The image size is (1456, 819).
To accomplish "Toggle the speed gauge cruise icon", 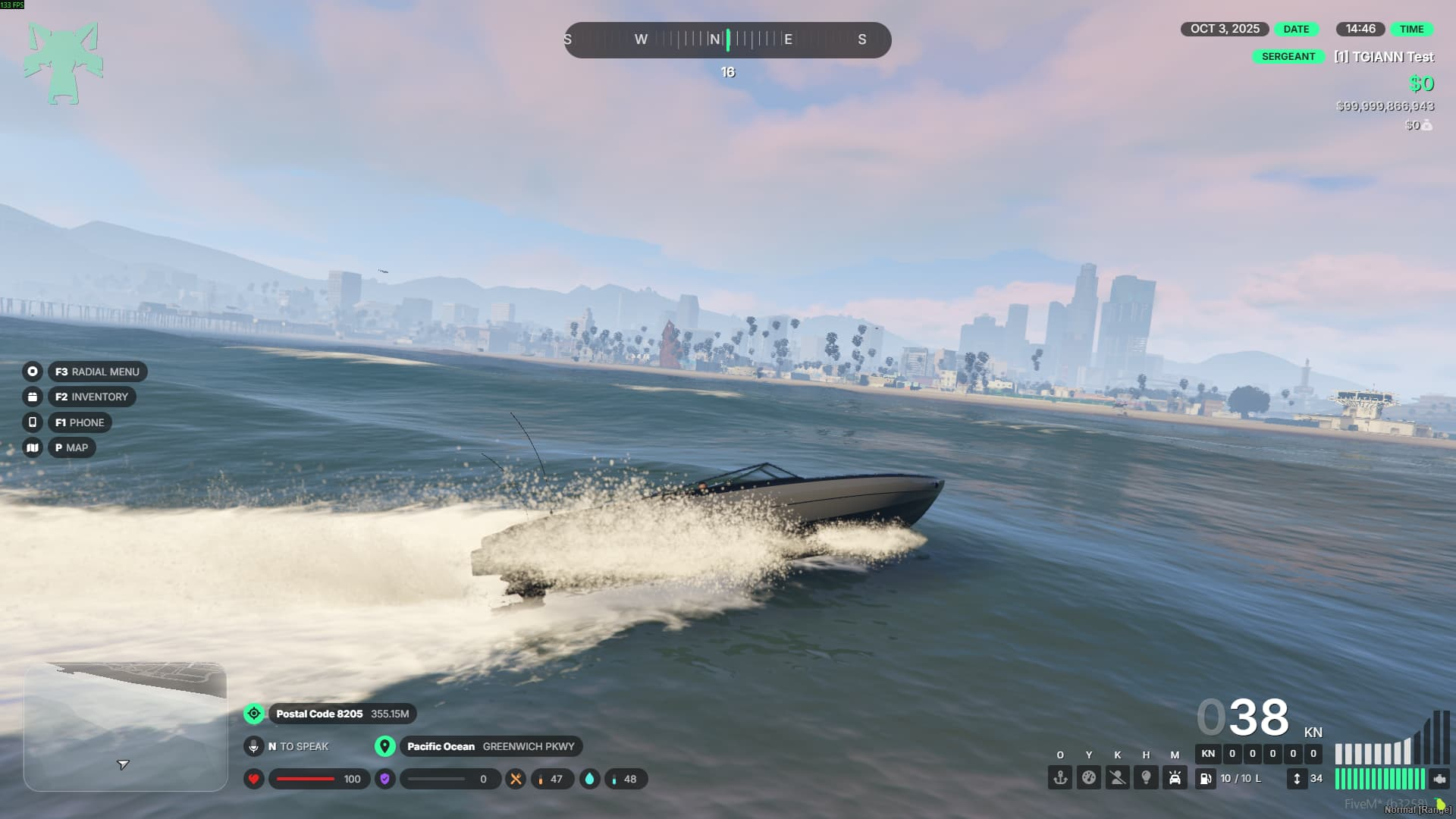I will [1089, 778].
